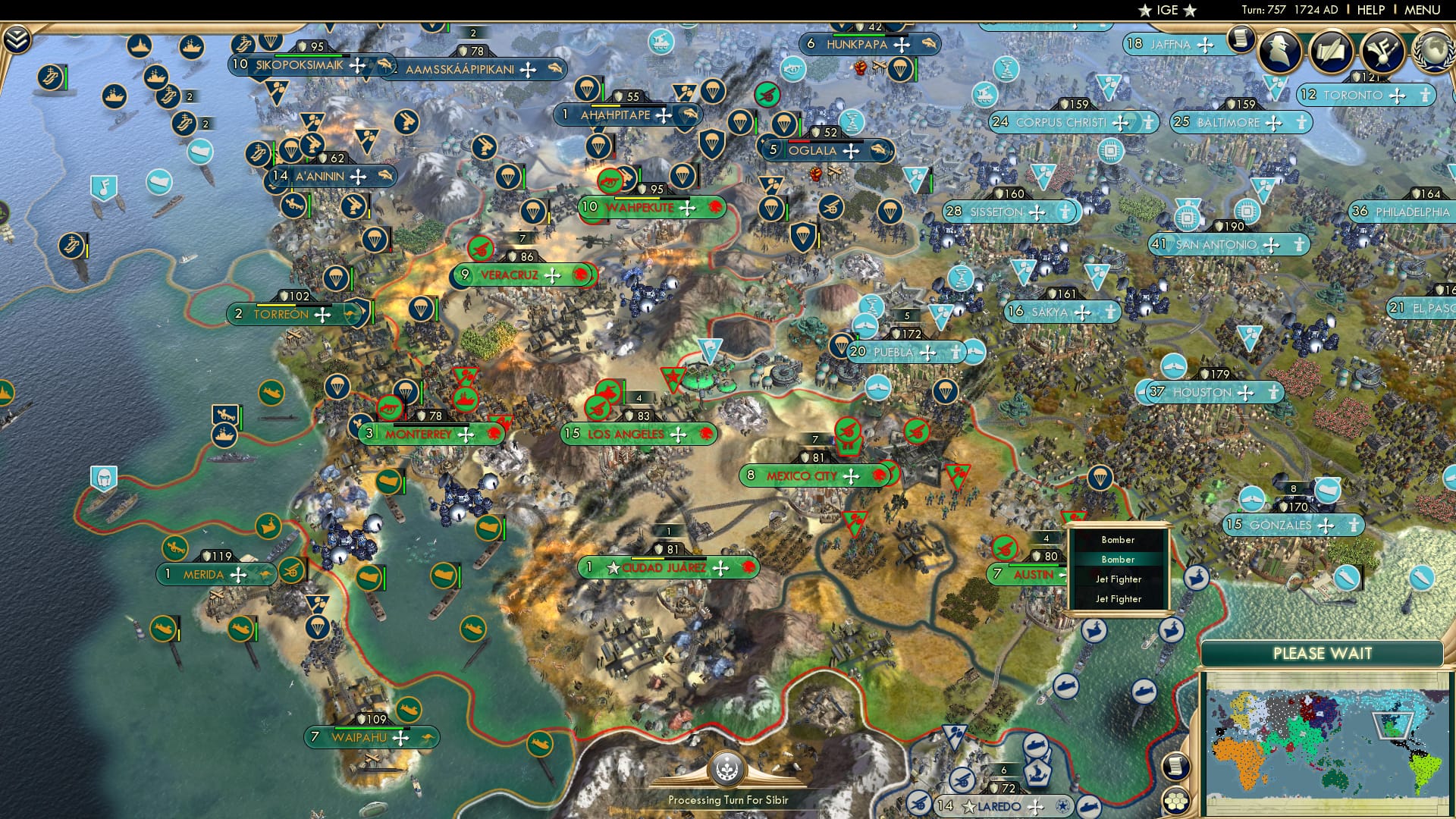Open the Culture overview trumpet icon
Image resolution: width=1456 pixels, height=819 pixels.
tap(1381, 52)
